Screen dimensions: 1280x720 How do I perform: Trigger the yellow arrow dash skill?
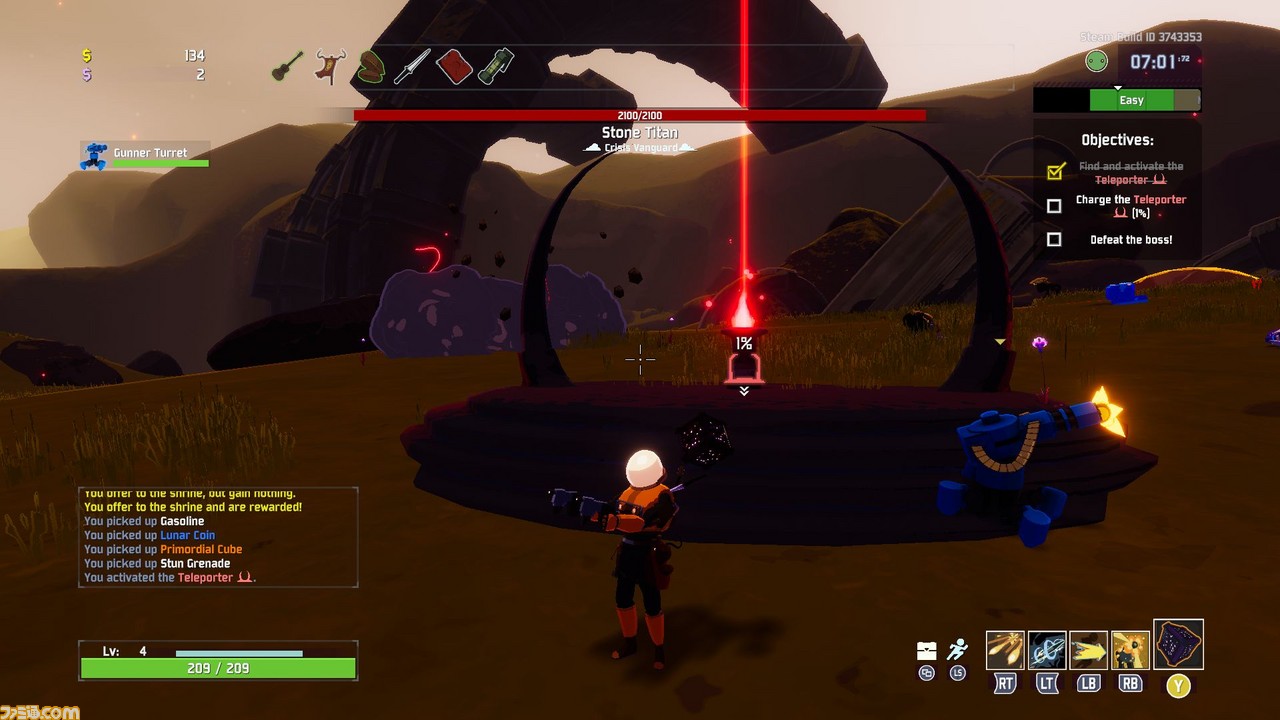pyautogui.click(x=1089, y=650)
